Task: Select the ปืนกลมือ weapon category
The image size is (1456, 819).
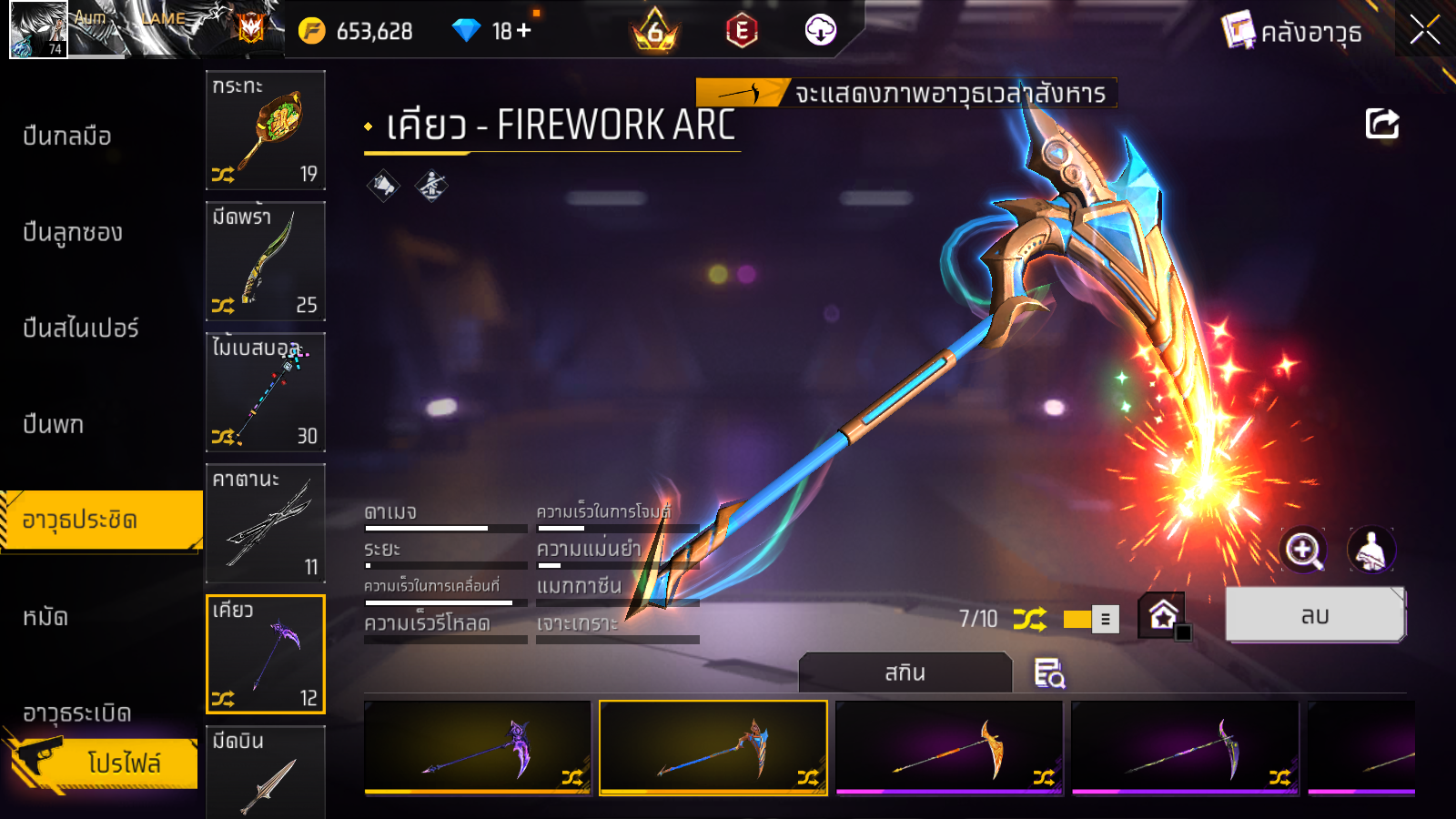Action: coord(67,136)
